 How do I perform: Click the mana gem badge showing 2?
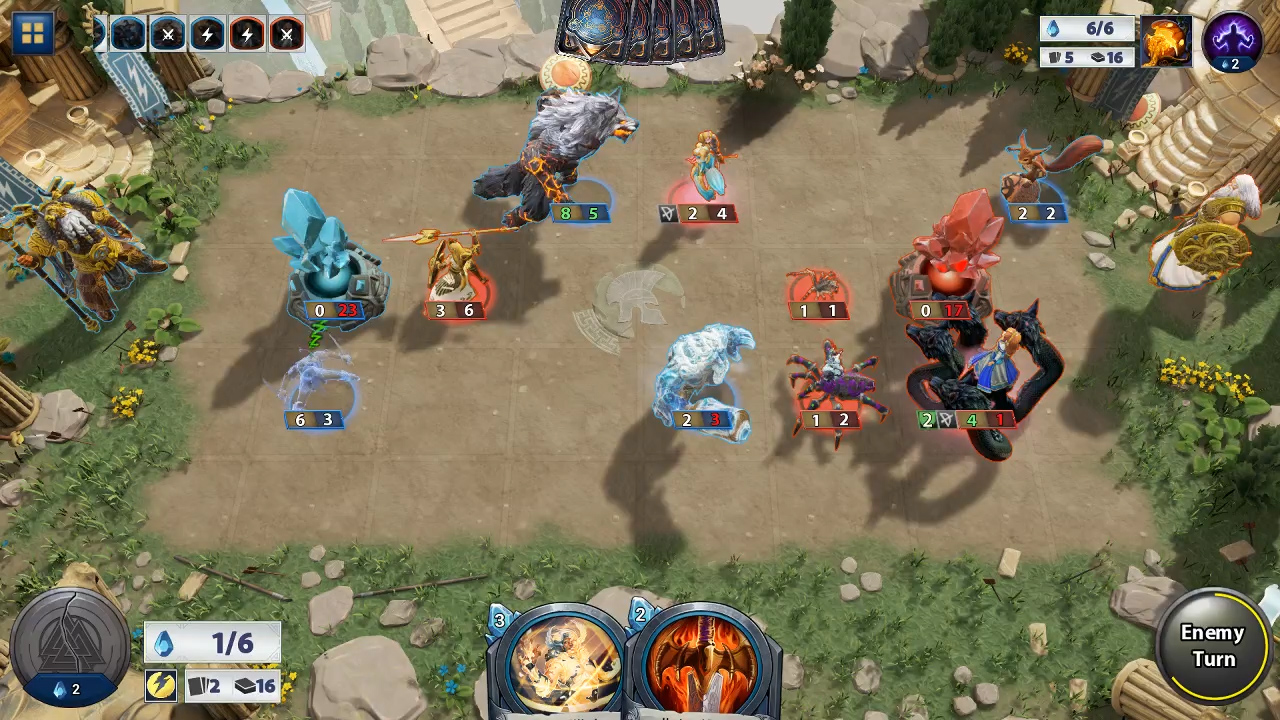pyautogui.click(x=70, y=689)
